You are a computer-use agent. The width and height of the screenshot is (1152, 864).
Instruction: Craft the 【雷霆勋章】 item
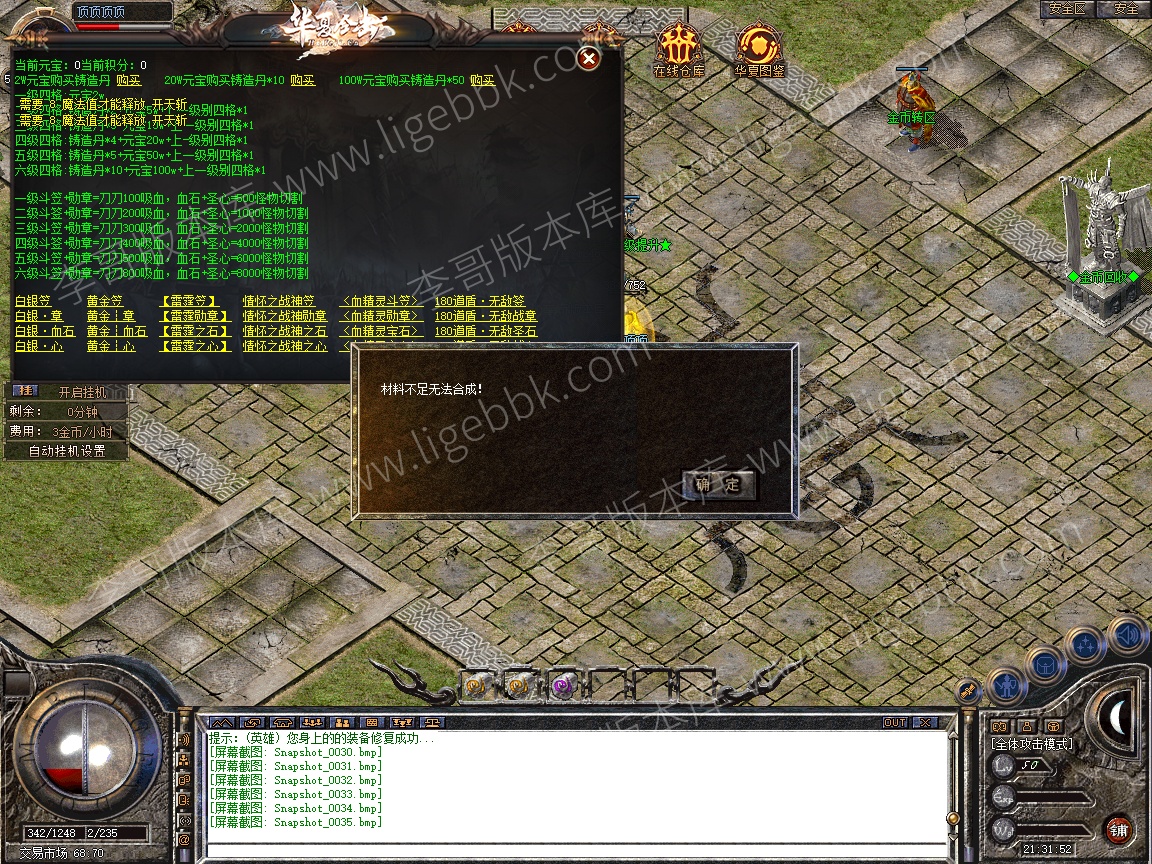(x=194, y=316)
